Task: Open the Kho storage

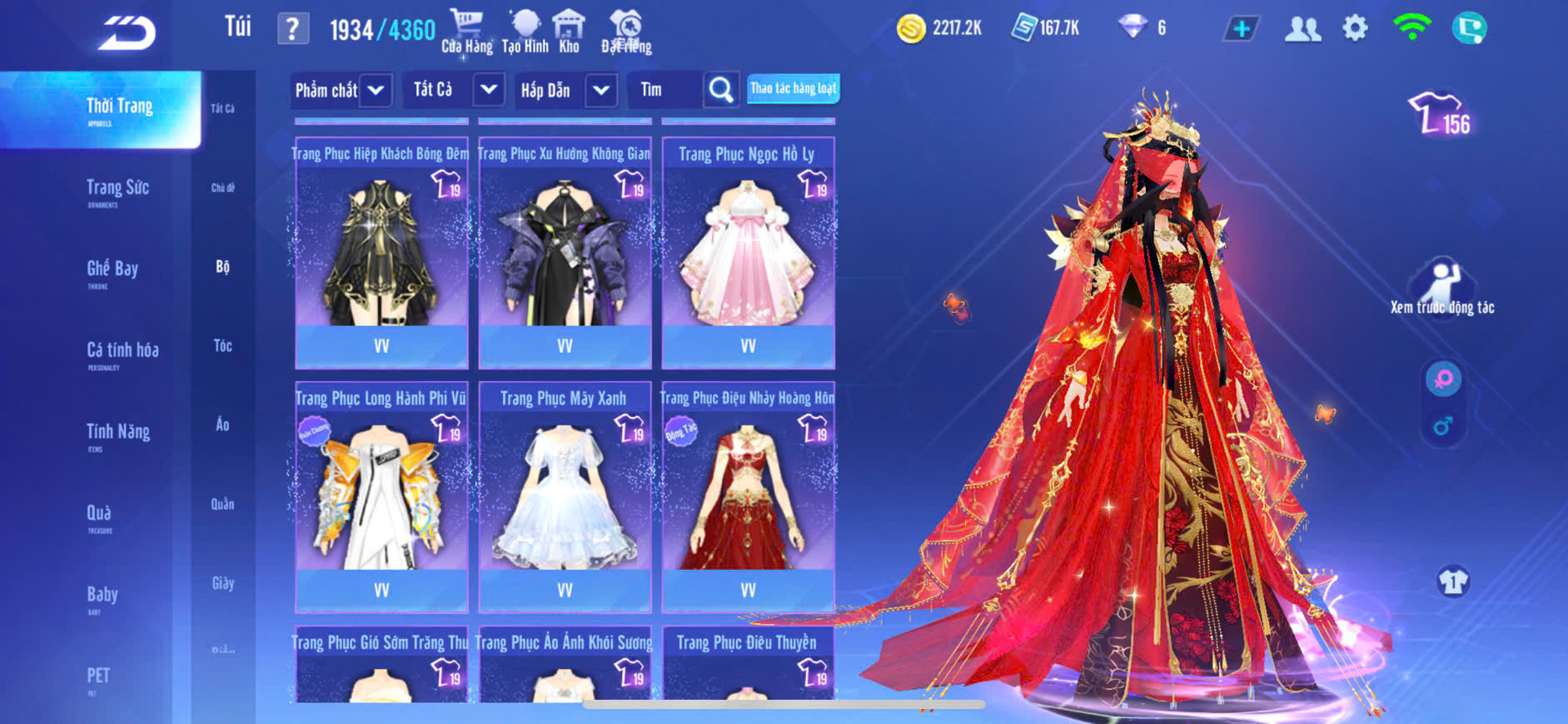Action: (569, 31)
